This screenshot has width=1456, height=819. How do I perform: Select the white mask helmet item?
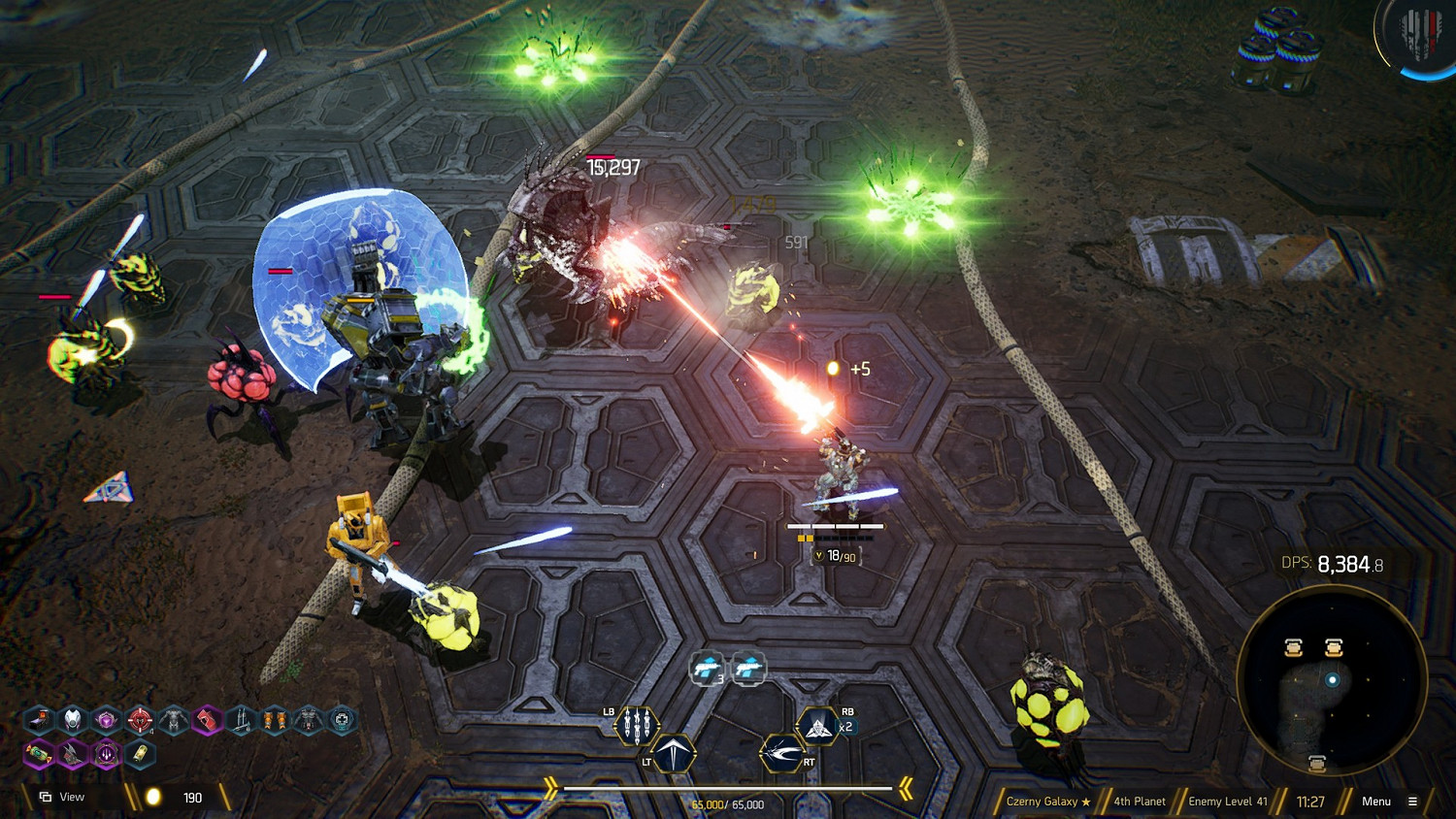coord(73,720)
